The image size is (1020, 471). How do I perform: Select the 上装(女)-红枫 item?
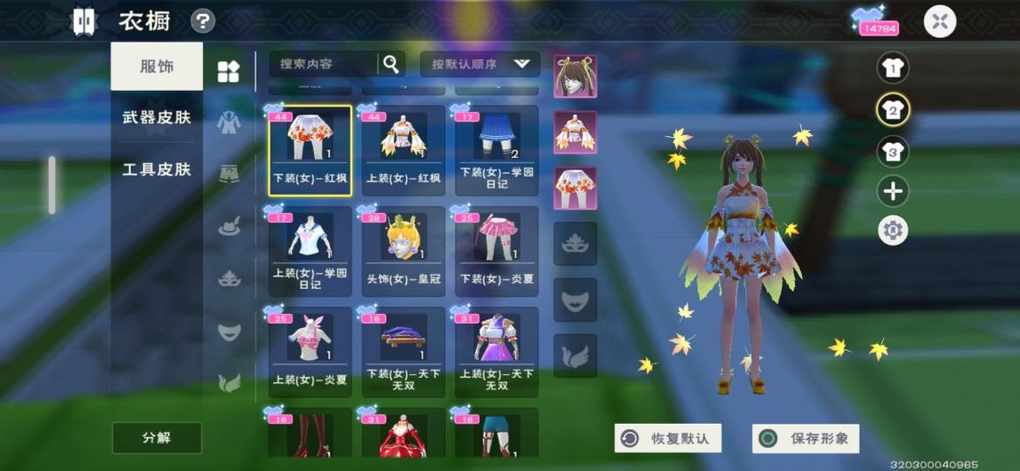(402, 151)
